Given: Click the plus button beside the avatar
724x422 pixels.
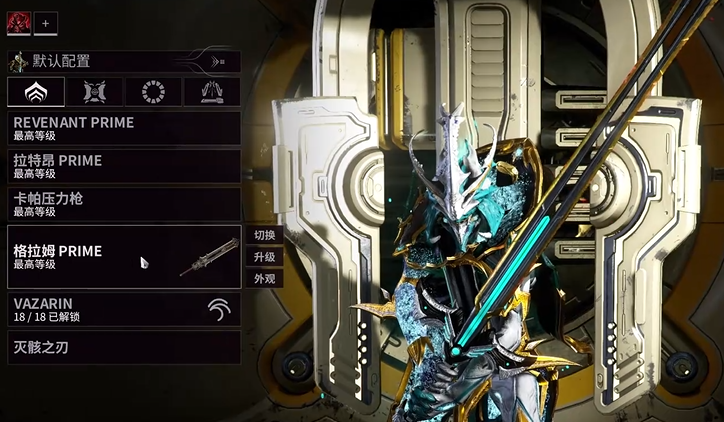Looking at the screenshot, I should point(45,22).
